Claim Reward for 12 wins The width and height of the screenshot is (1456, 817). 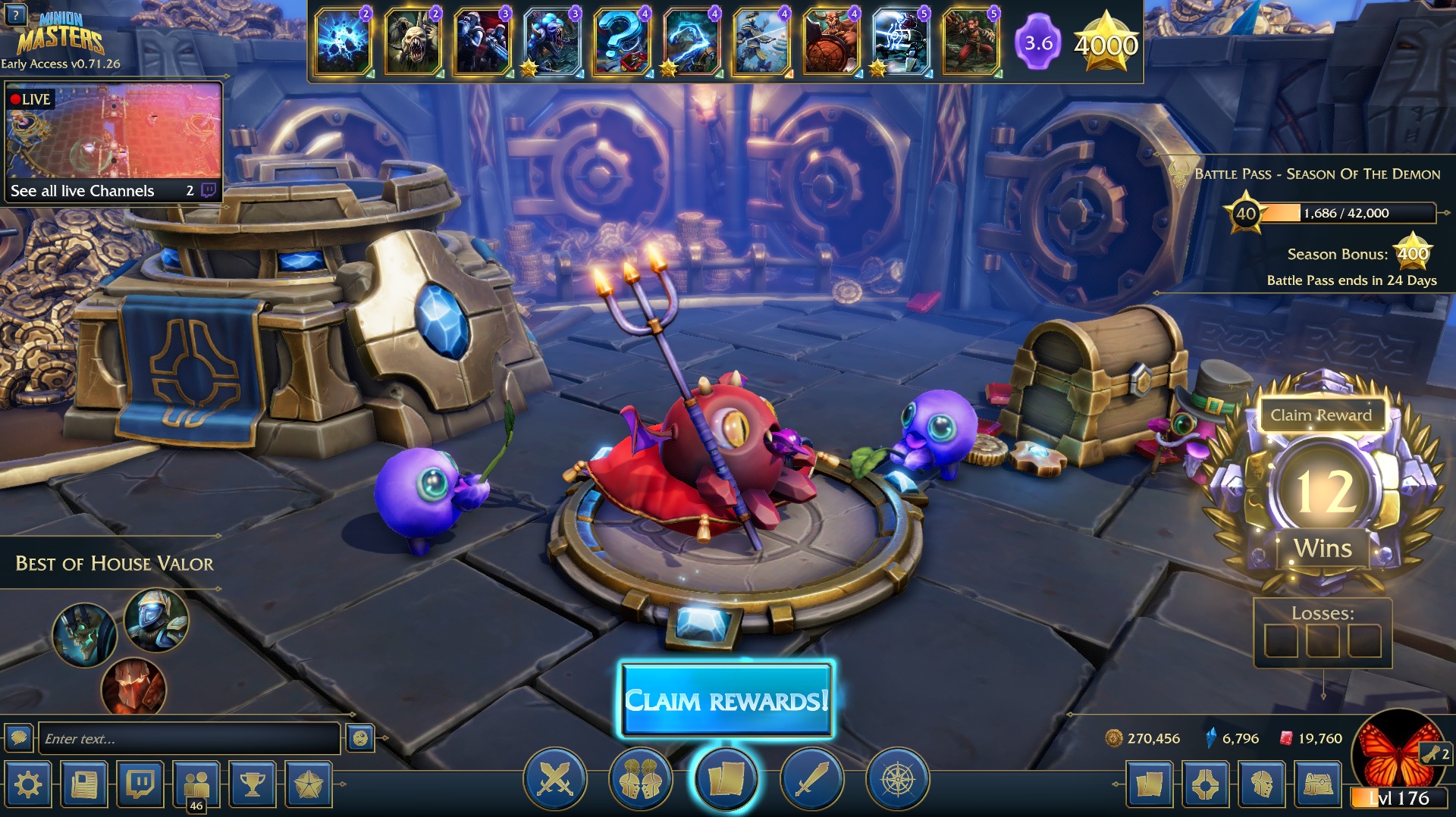click(1321, 415)
